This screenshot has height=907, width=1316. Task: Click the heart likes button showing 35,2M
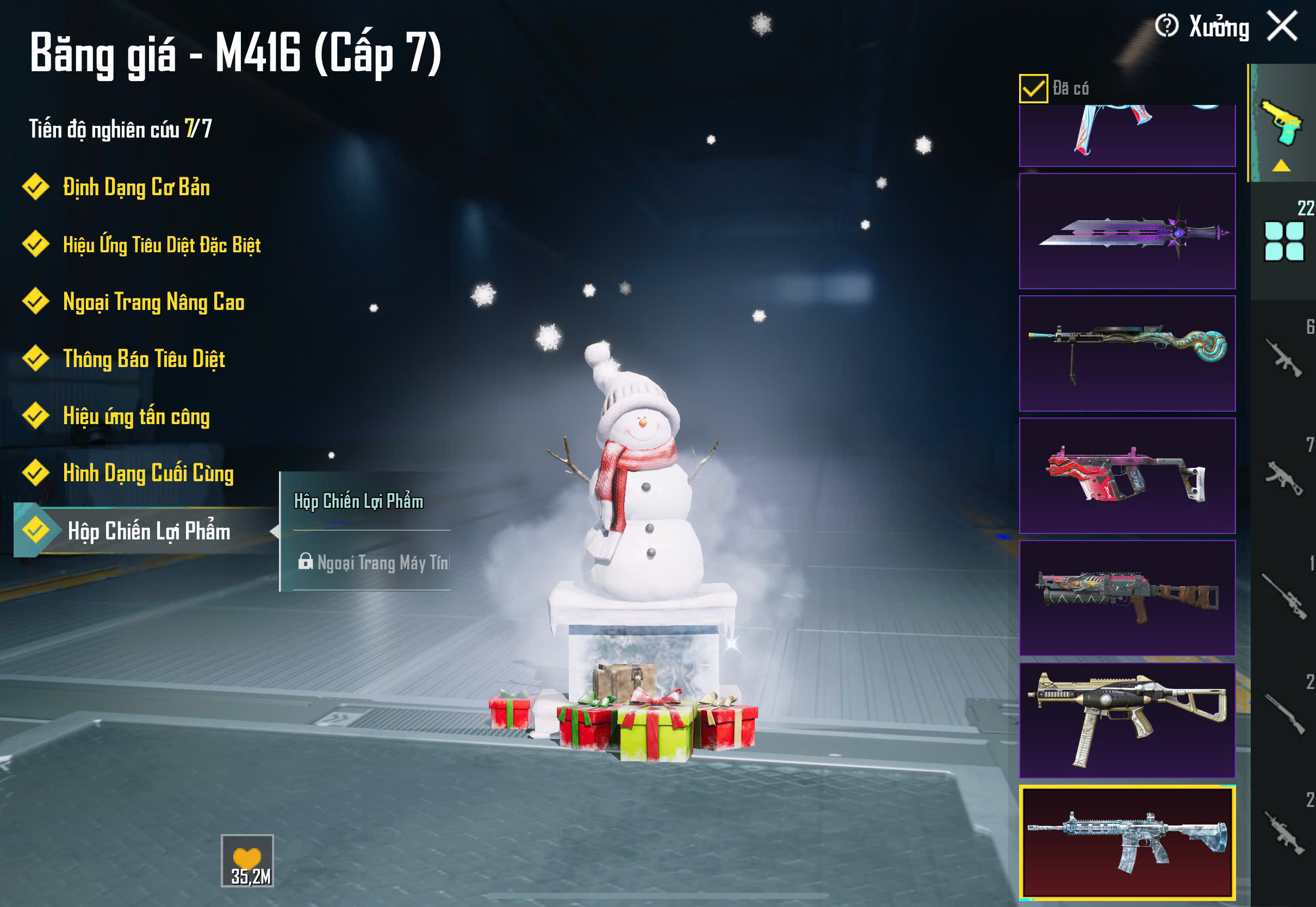coord(247,860)
